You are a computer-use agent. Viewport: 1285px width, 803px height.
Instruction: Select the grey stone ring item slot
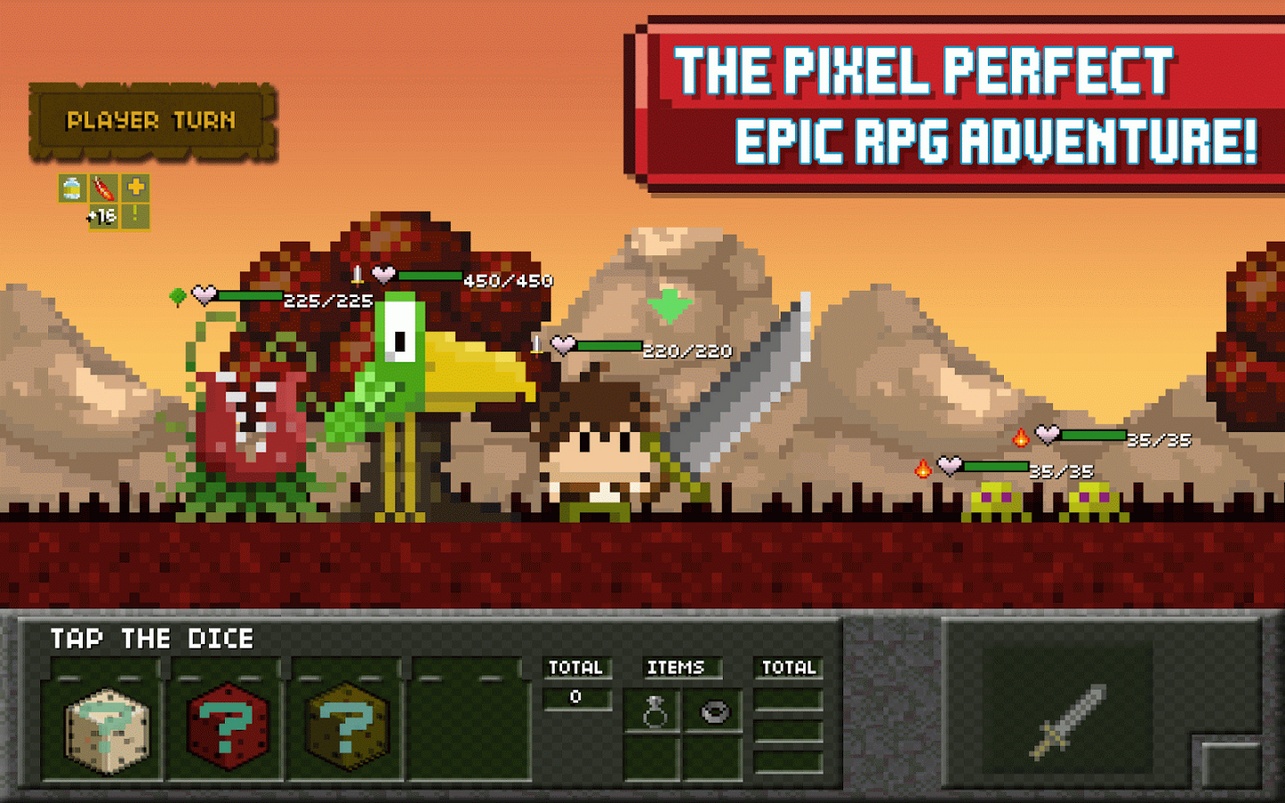click(x=713, y=712)
